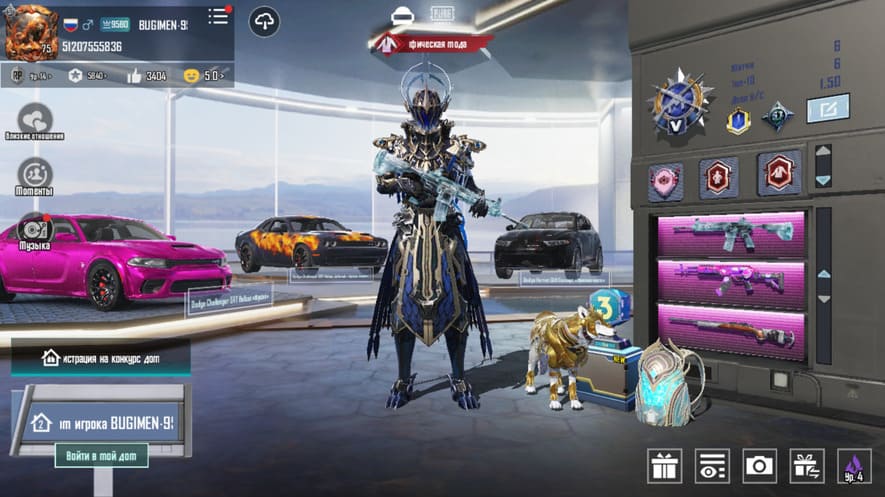Edit the profile showcase with pencil button
The height and width of the screenshot is (497, 885).
[827, 108]
